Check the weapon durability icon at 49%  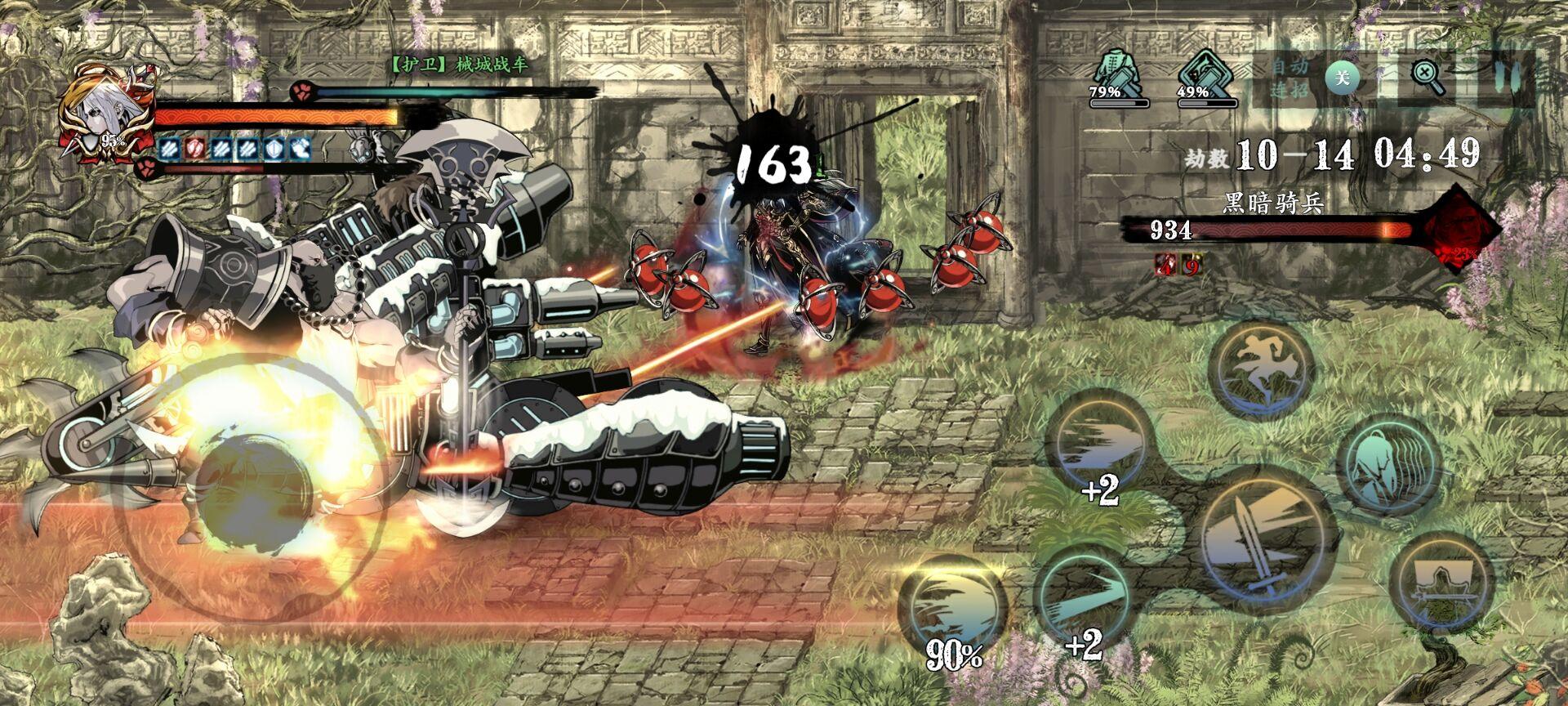pyautogui.click(x=1206, y=74)
